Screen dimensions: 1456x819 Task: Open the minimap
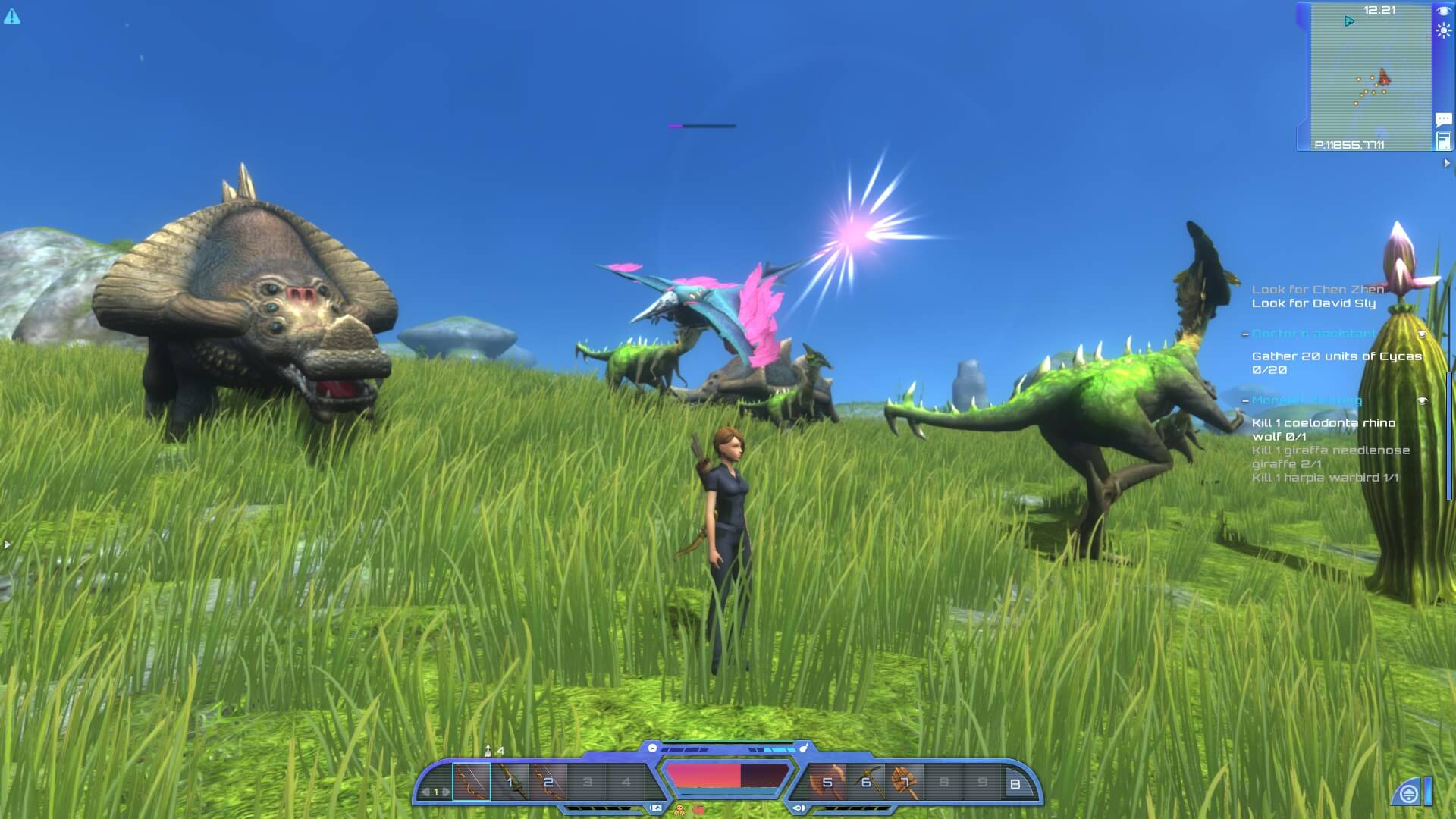(1370, 77)
